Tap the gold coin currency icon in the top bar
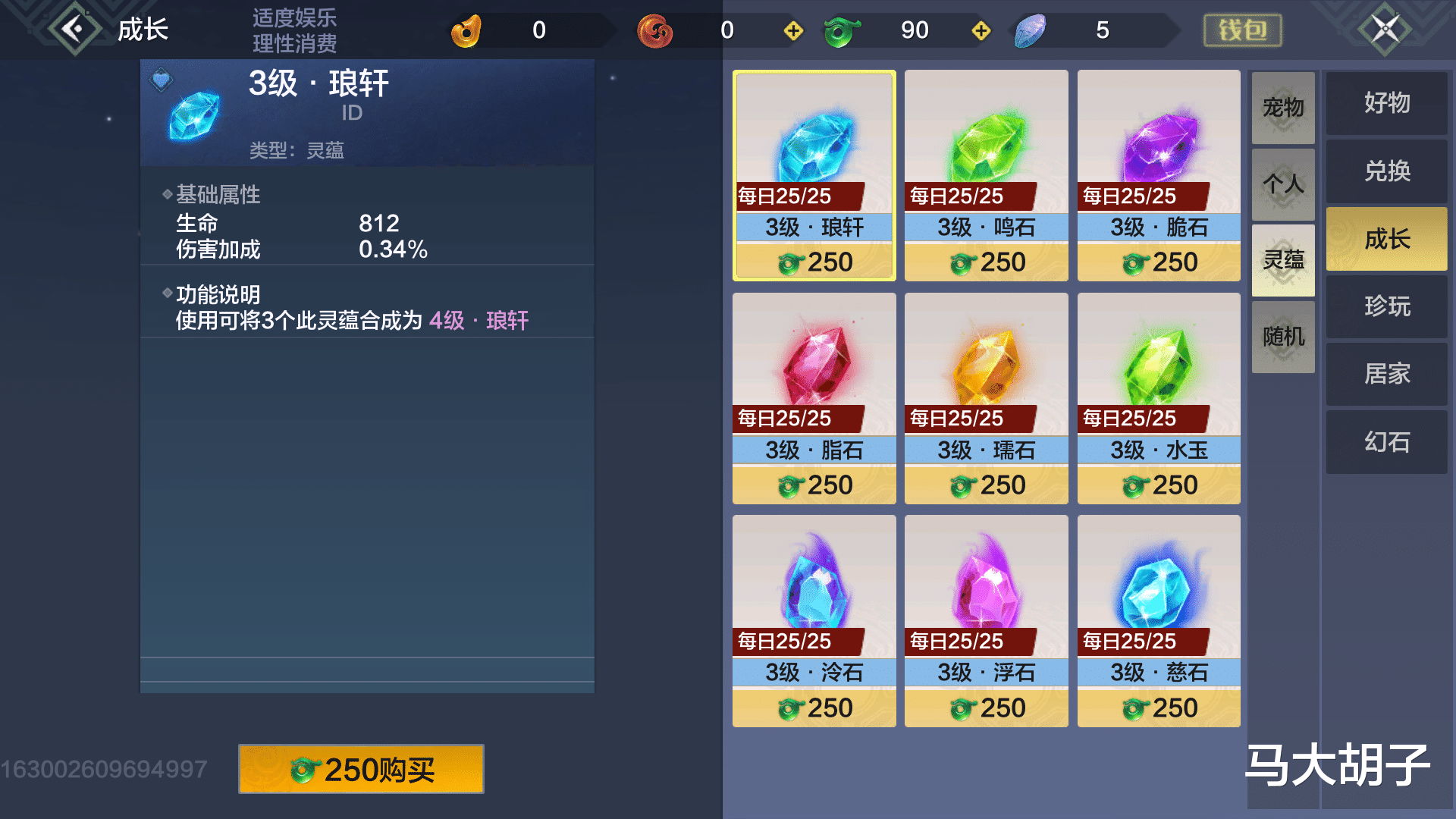This screenshot has width=1456, height=819. tap(466, 30)
